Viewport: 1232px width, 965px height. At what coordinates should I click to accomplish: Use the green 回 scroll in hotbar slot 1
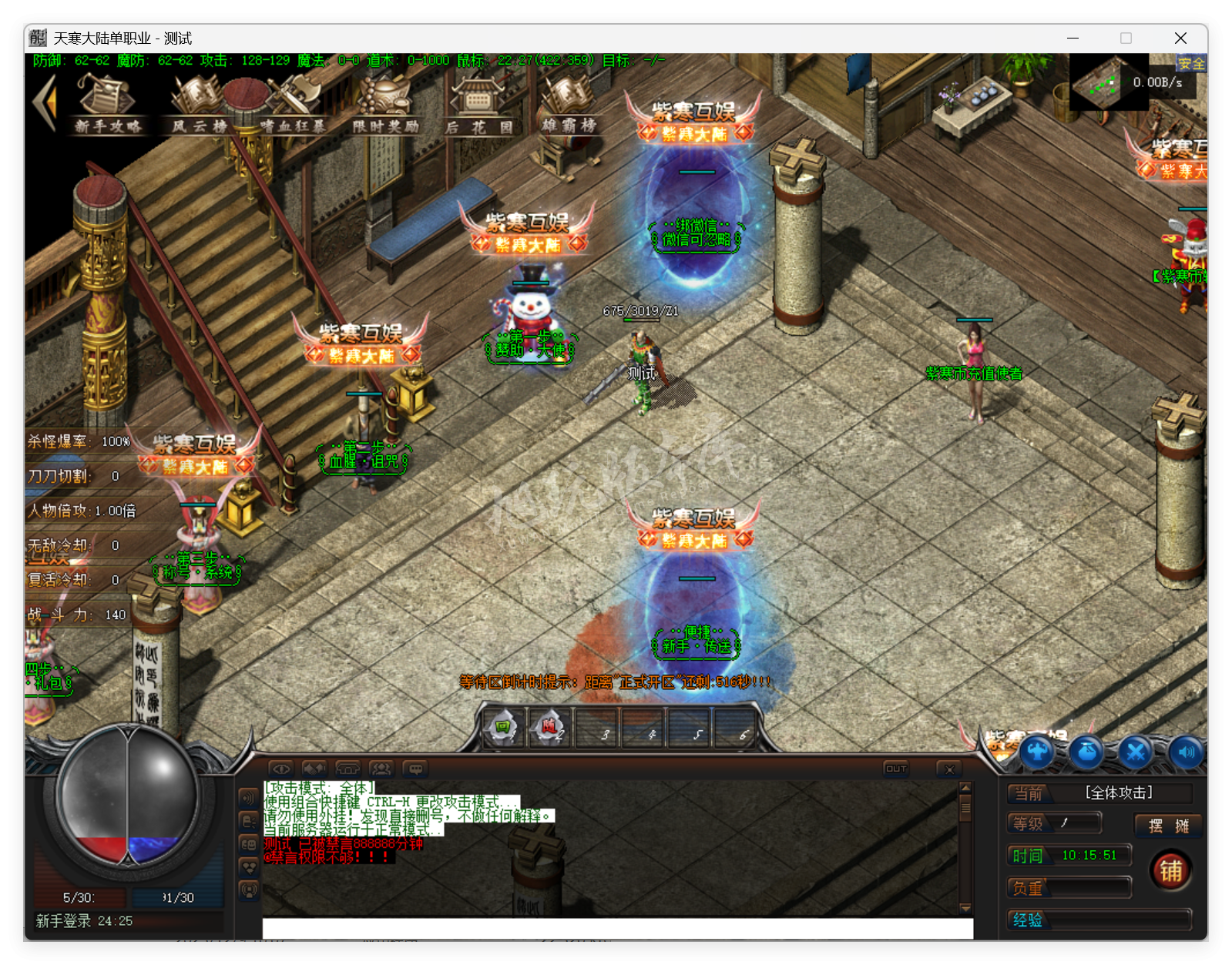coord(503,728)
